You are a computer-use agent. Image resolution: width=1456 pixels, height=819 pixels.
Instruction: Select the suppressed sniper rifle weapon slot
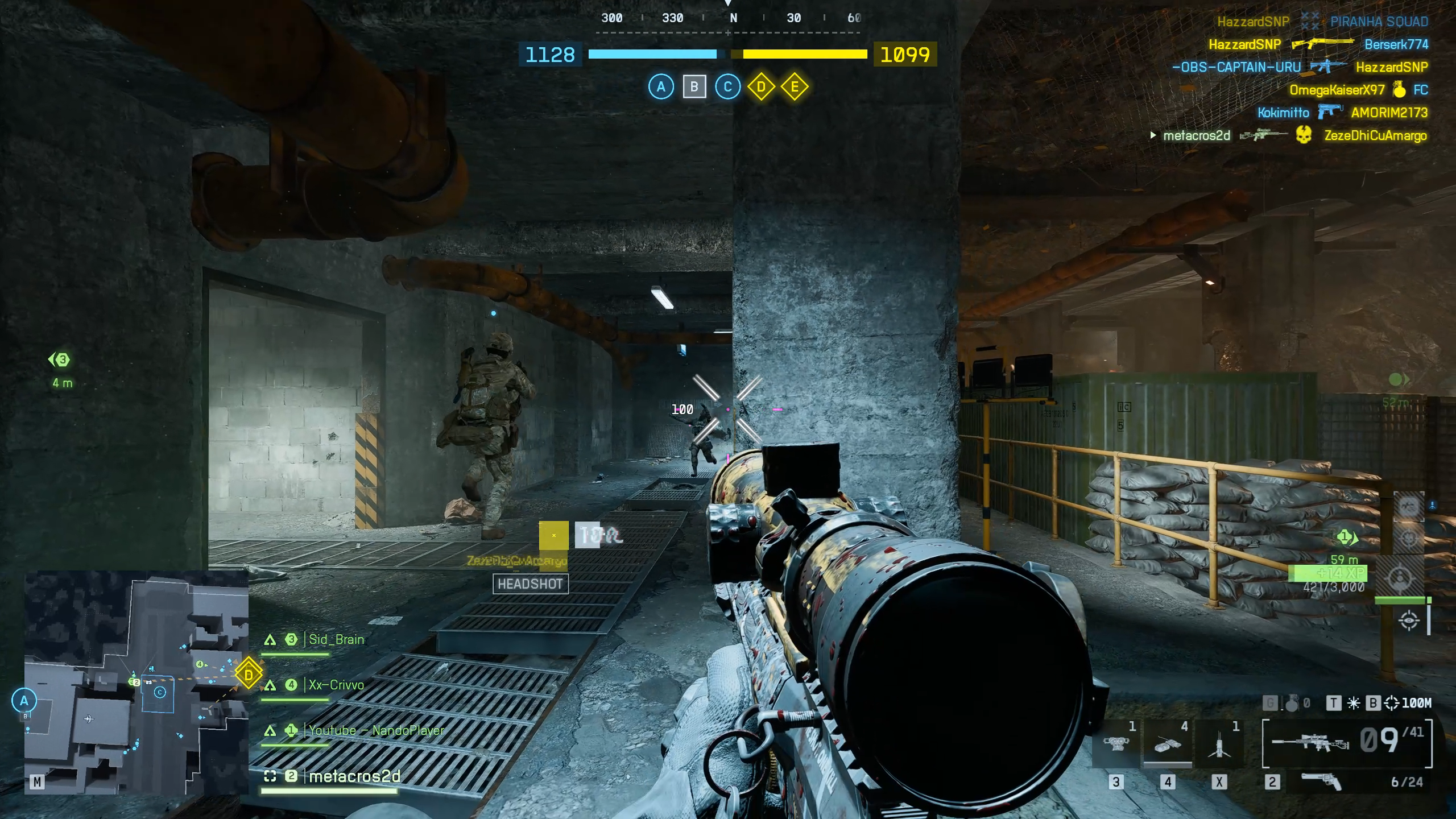(1310, 742)
